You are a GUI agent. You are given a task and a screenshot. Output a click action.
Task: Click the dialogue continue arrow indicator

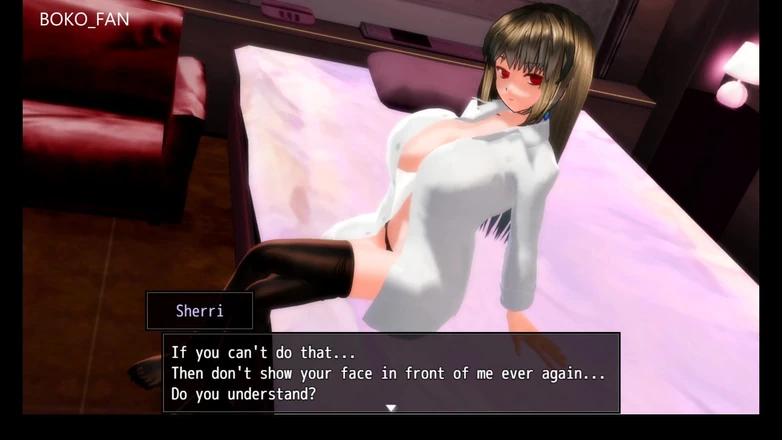click(391, 408)
